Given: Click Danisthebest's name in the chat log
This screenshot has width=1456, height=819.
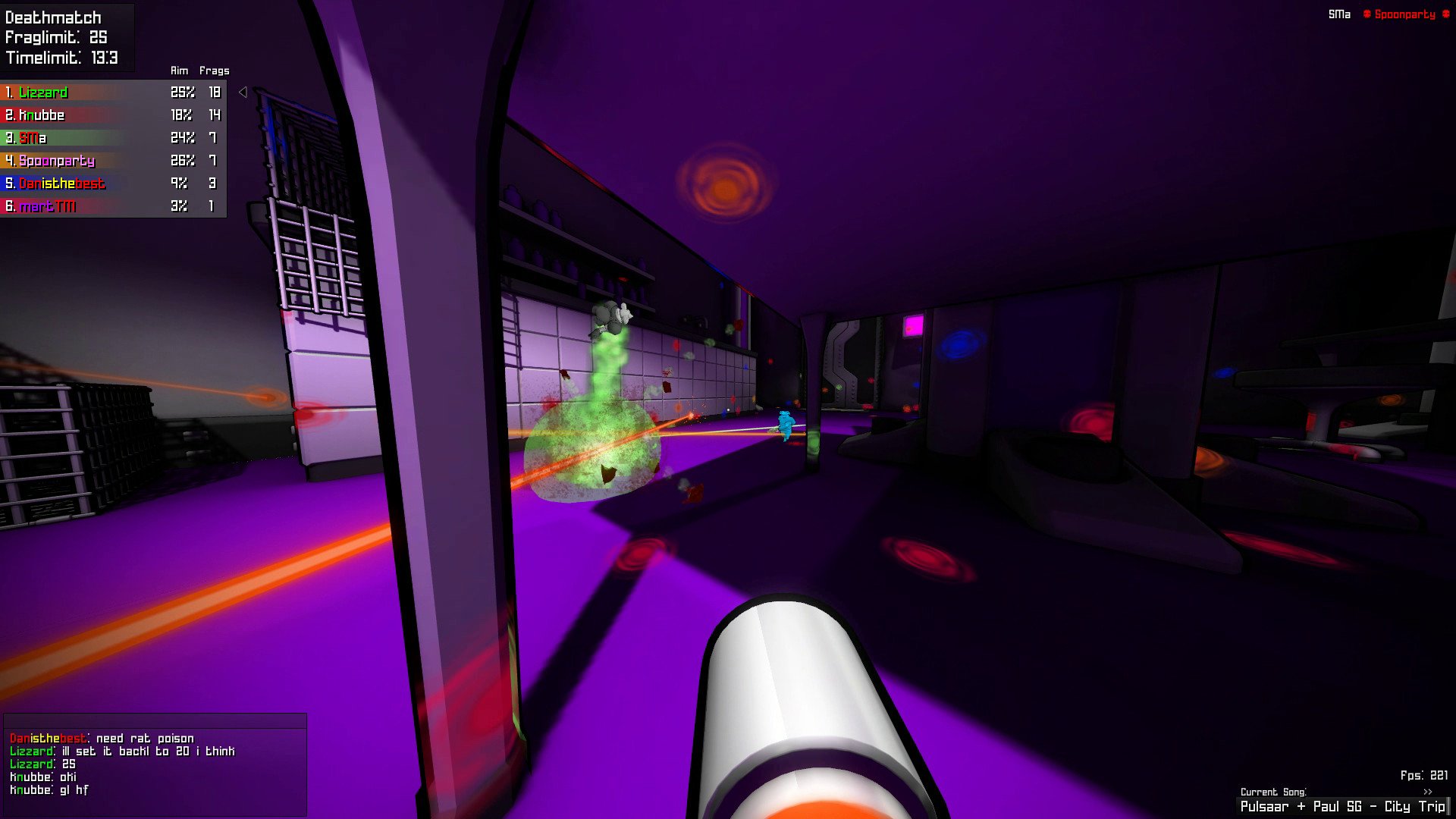Looking at the screenshot, I should pyautogui.click(x=48, y=738).
